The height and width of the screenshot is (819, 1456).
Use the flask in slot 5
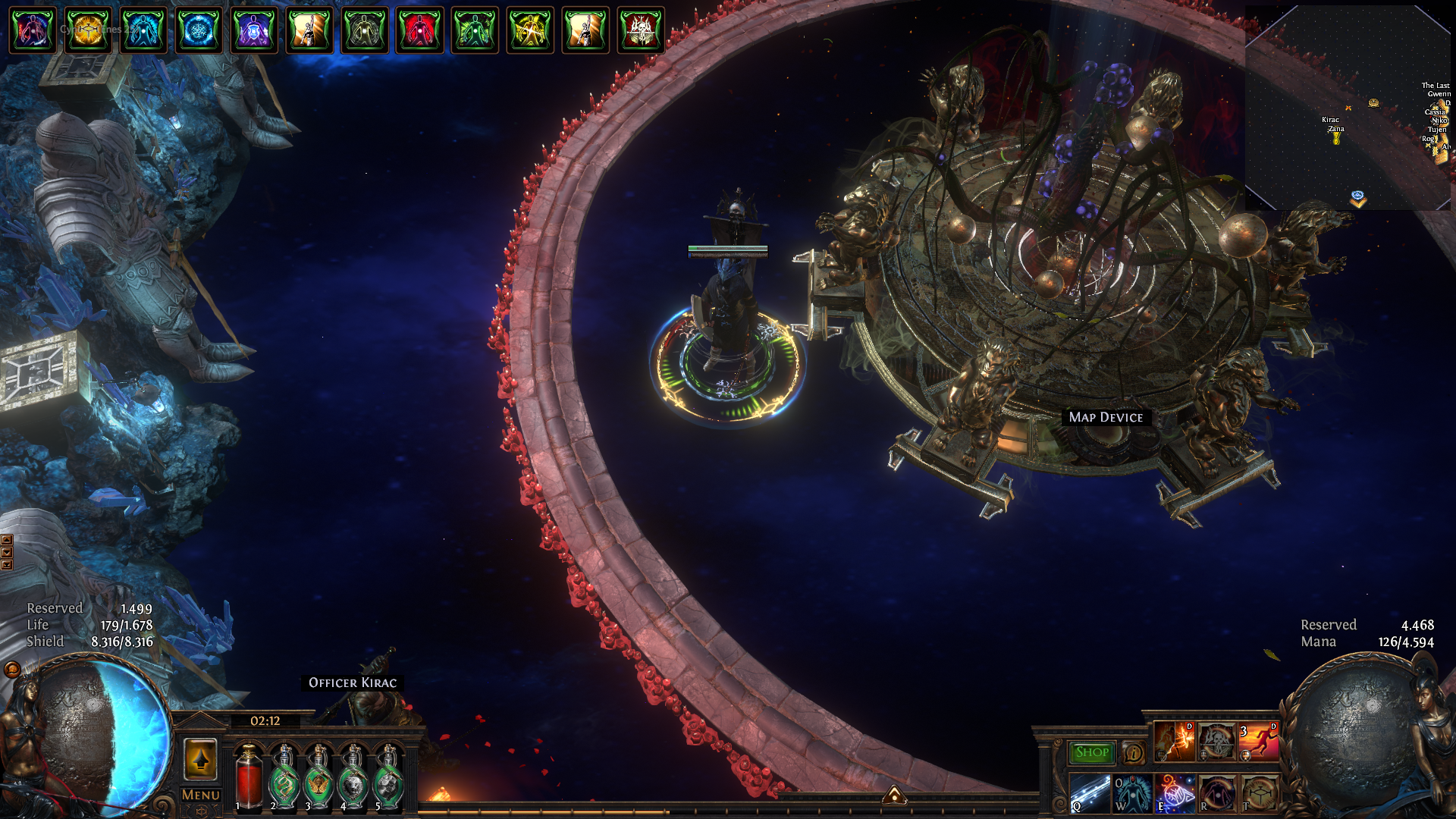388,778
